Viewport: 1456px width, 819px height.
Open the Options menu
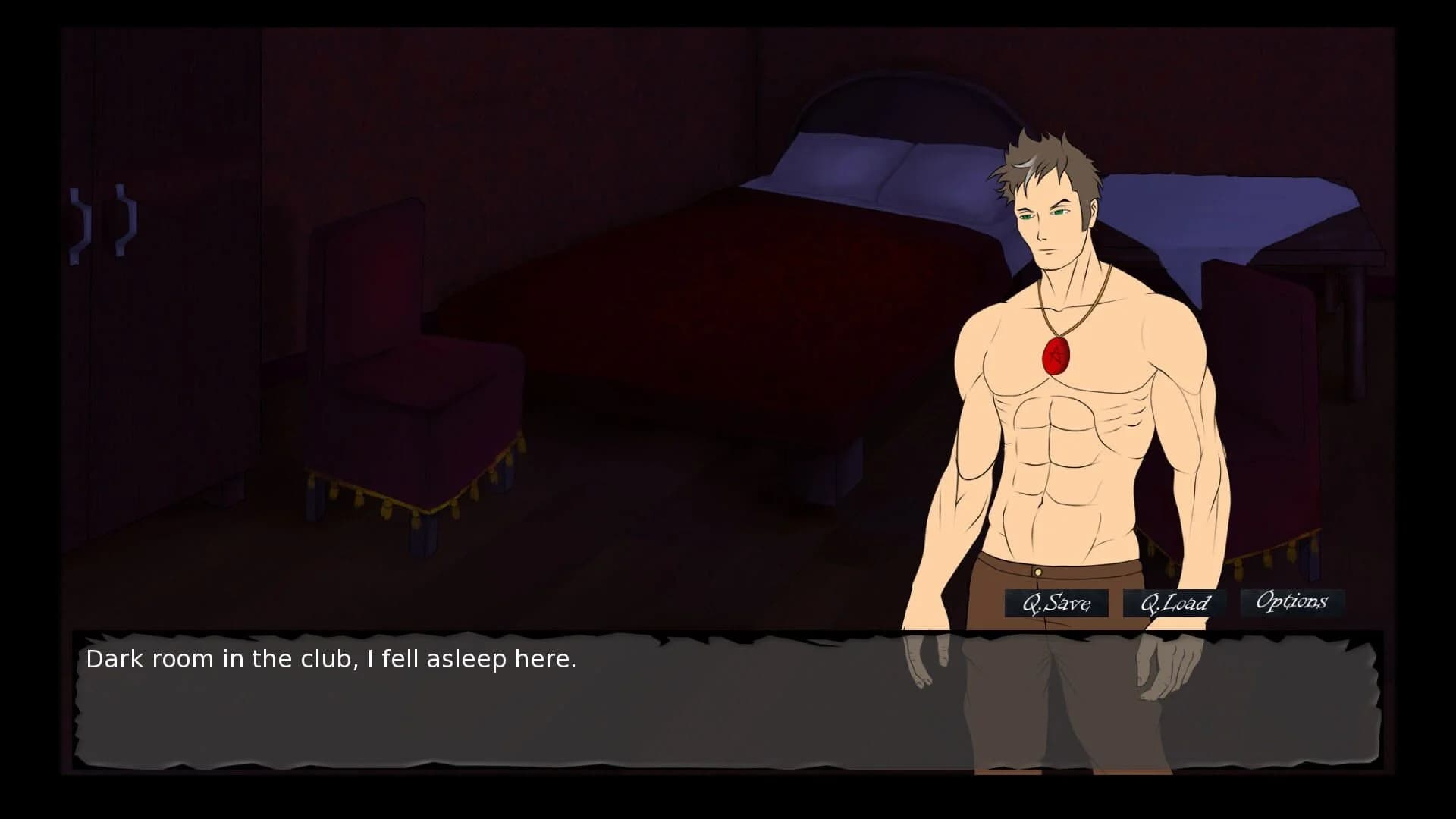coord(1291,602)
